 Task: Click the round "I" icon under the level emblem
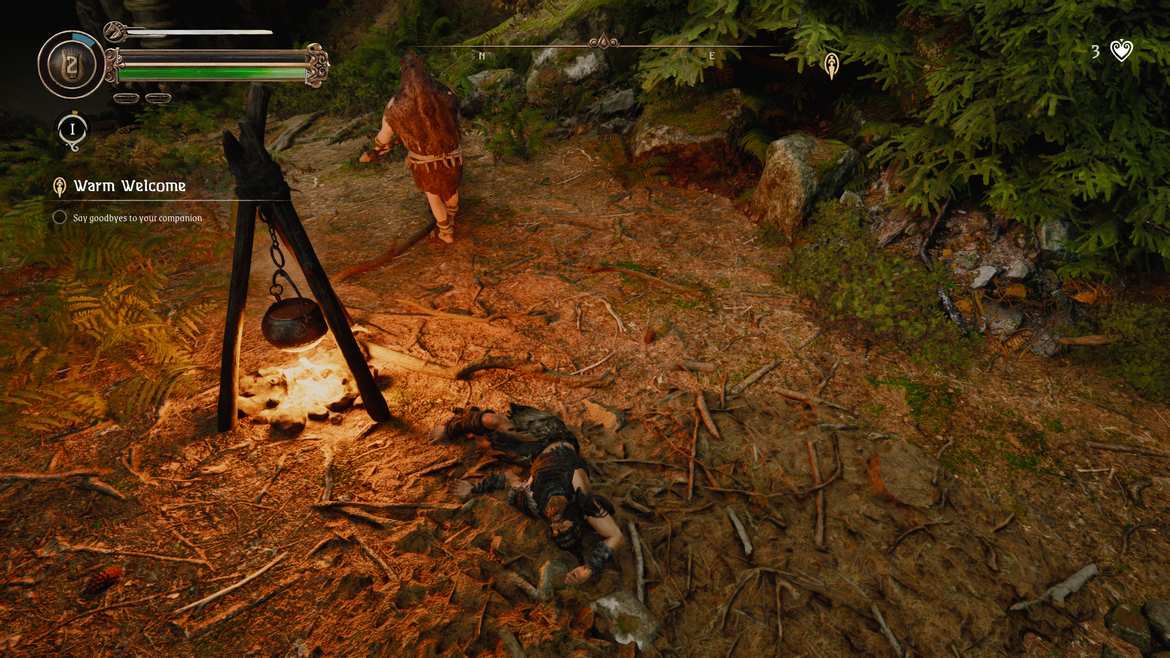[x=72, y=129]
